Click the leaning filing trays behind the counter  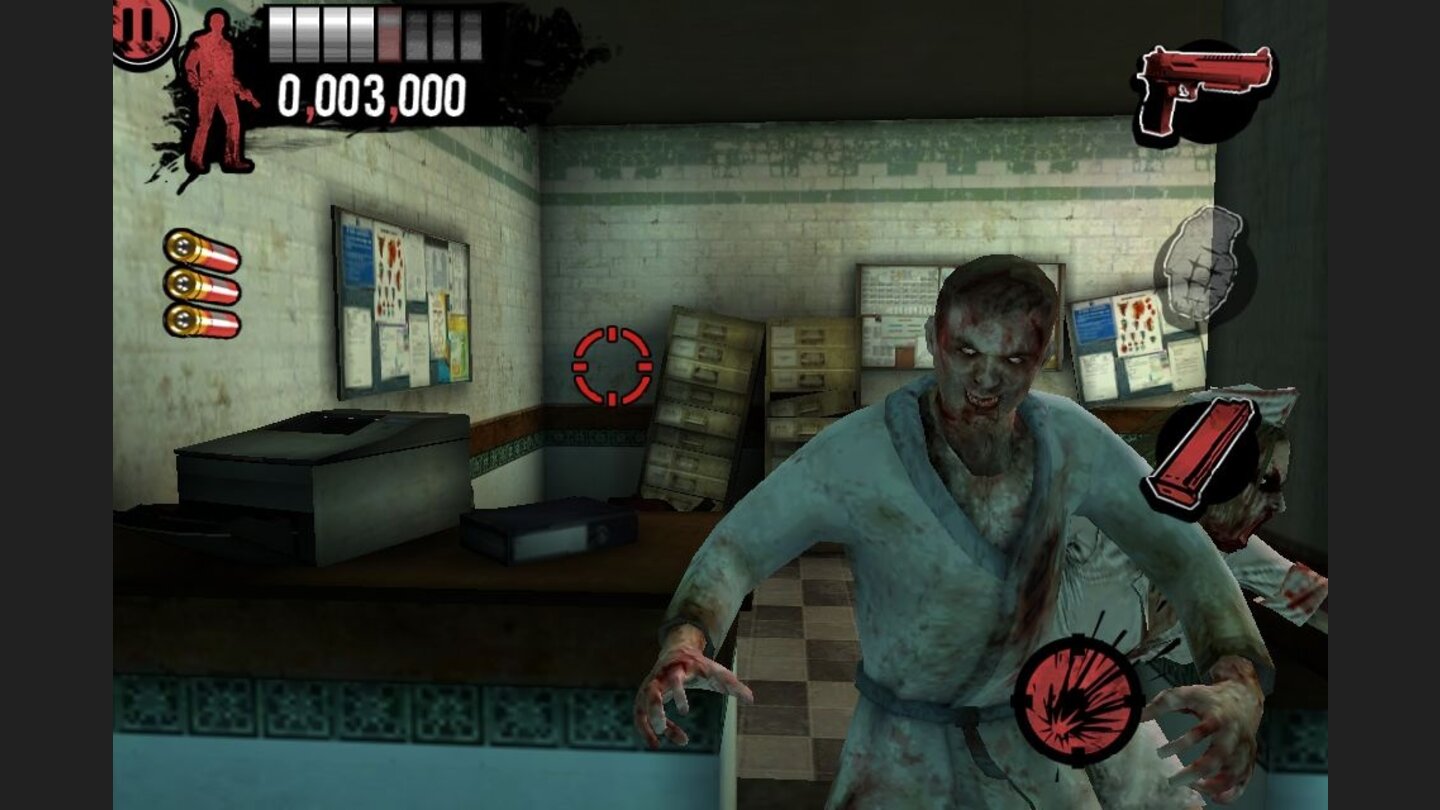(x=710, y=400)
